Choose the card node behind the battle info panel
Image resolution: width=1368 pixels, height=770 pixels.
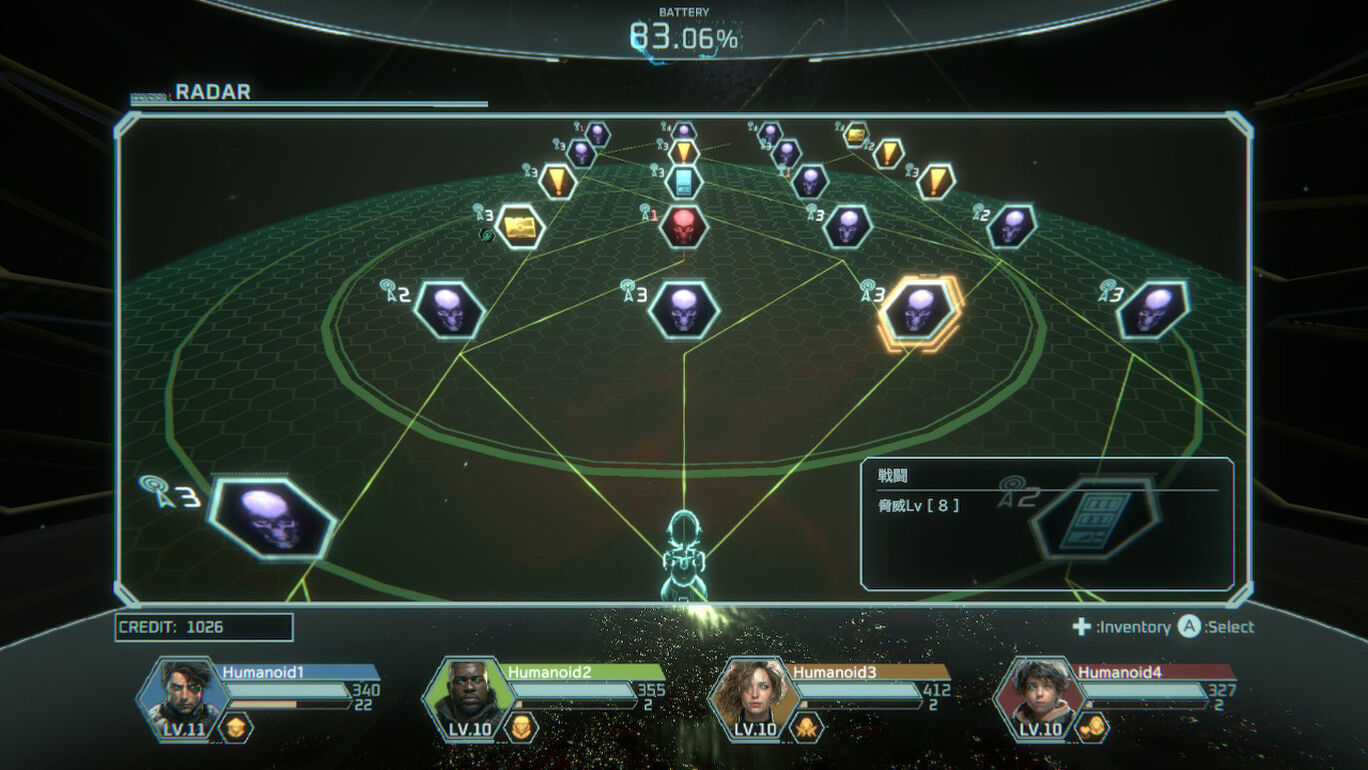[x=1096, y=517]
